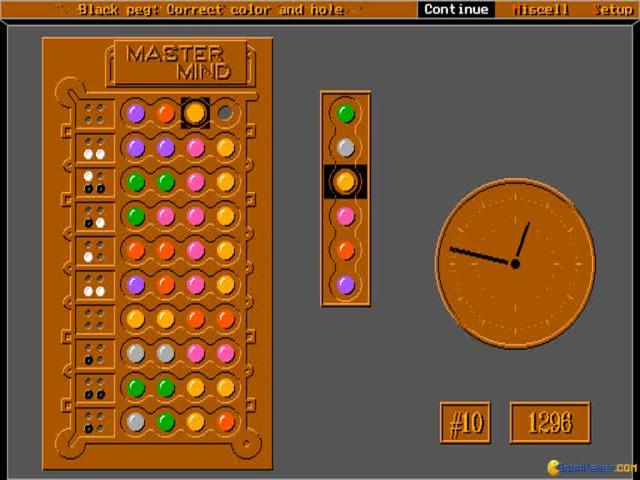Image resolution: width=640 pixels, height=480 pixels.
Task: Select the highlighted yellow peg in the top row
Action: click(x=195, y=113)
